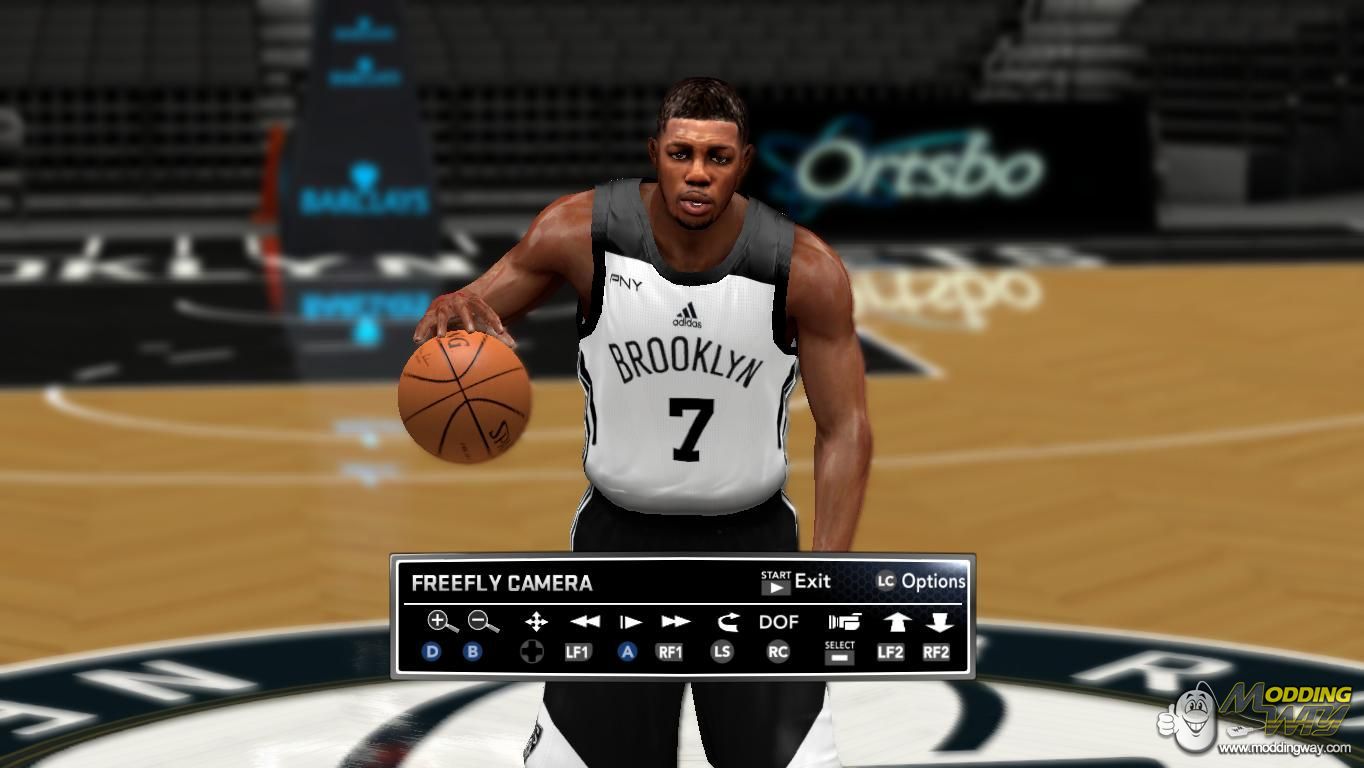
Task: Click the video camera icon
Action: click(843, 622)
